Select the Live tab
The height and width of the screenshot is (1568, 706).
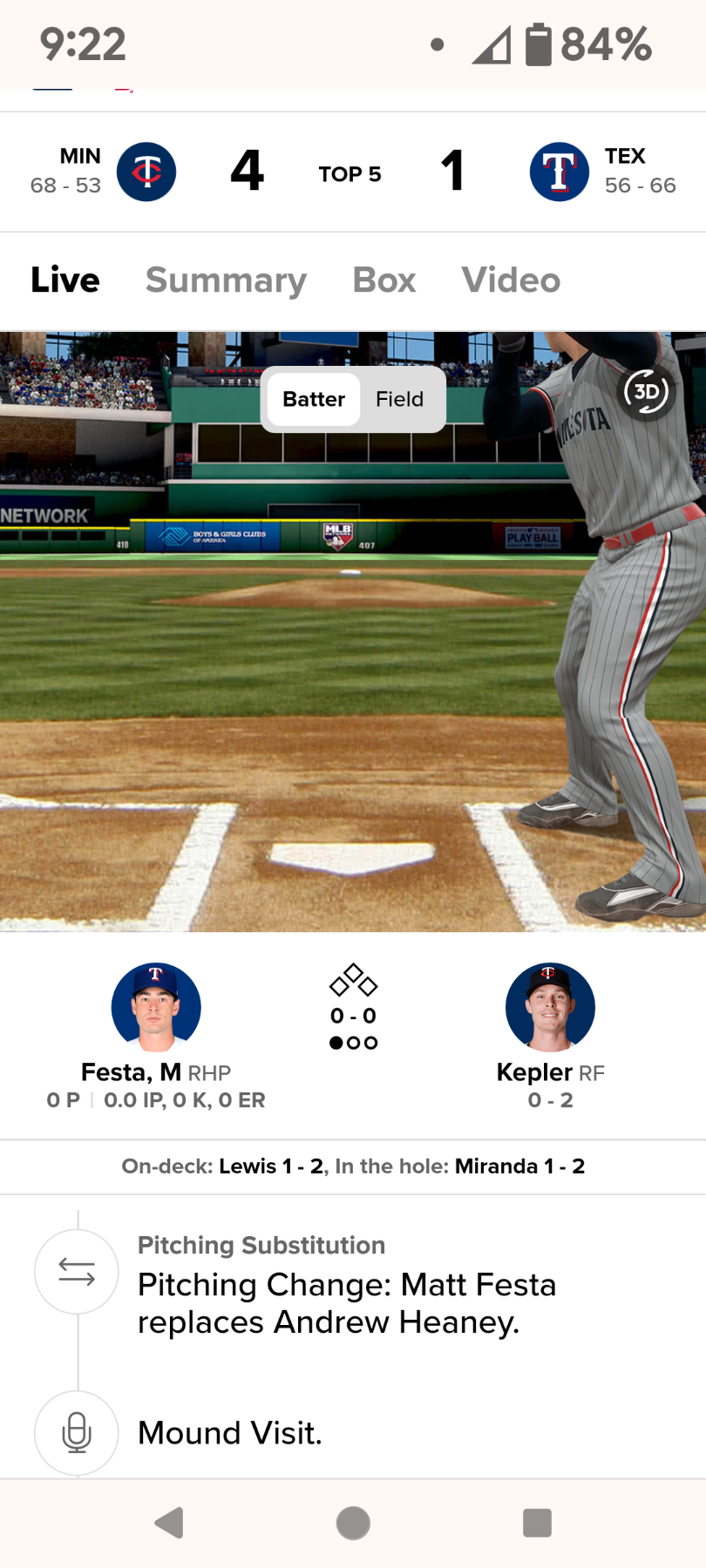point(65,280)
